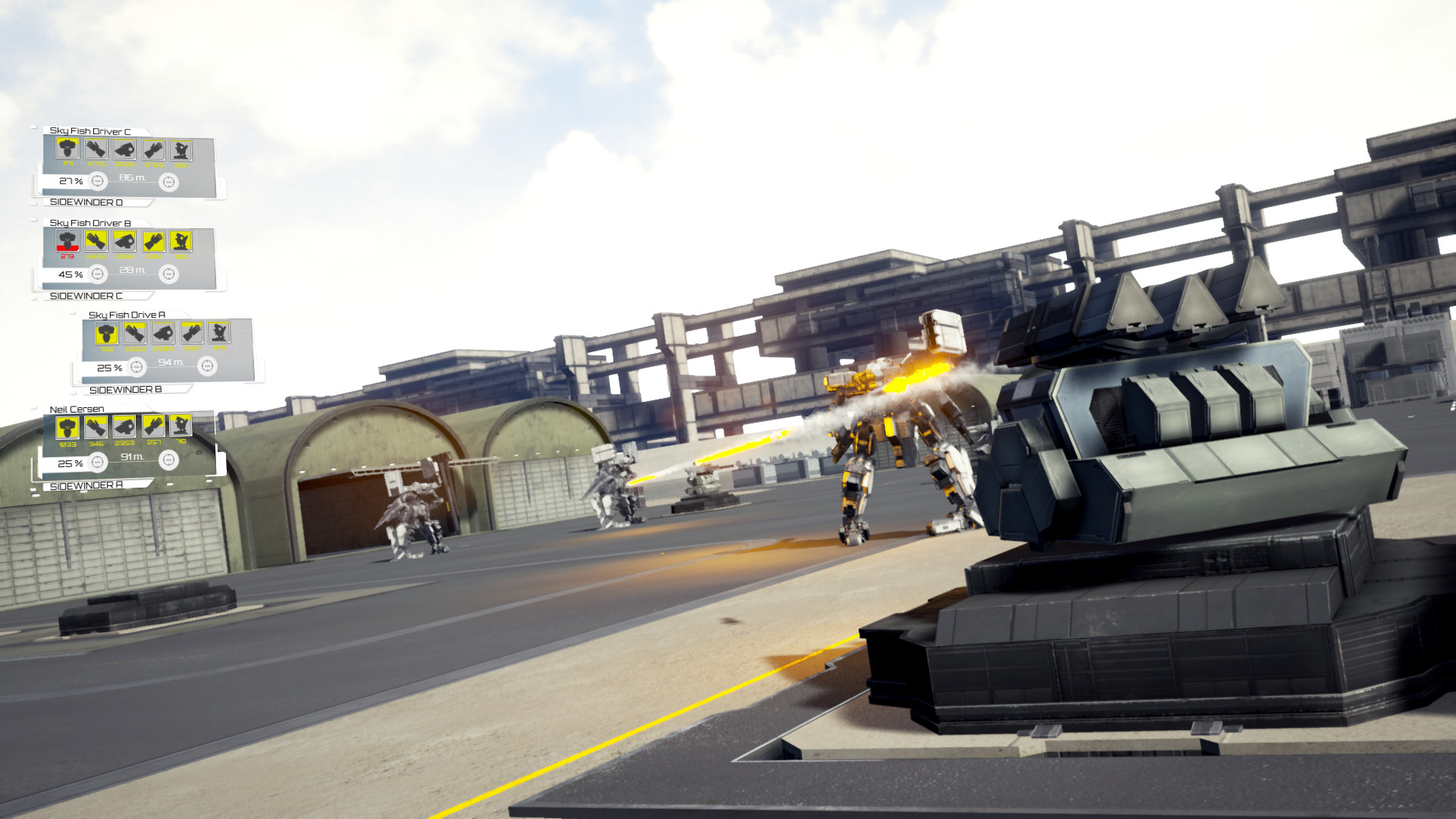Screen dimensions: 1456x819
Task: Select the left arm icon on Neil Cersen's panel
Action: [94, 427]
